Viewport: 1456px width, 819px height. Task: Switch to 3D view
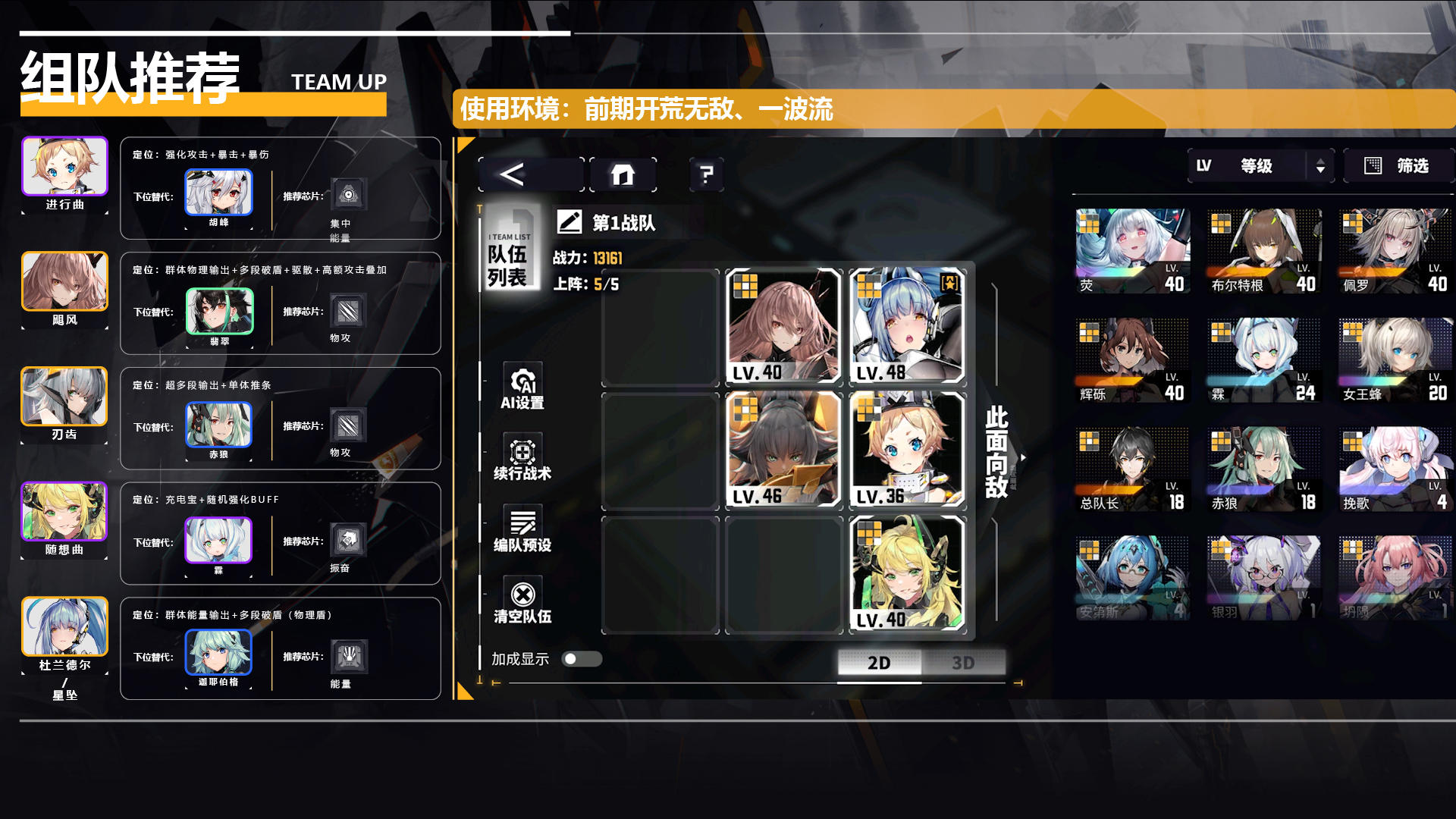[x=963, y=663]
